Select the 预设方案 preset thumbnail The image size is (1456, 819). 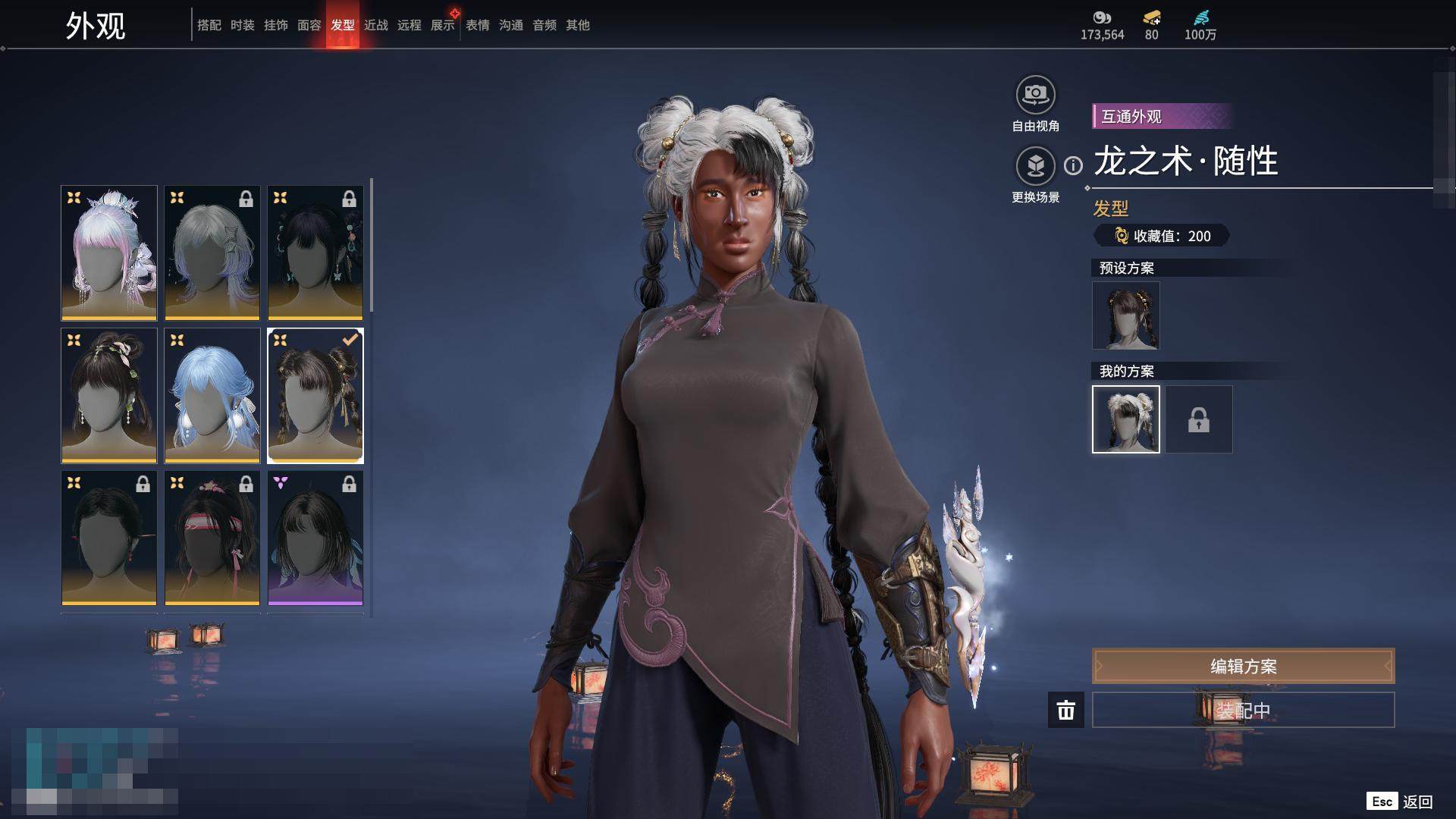tap(1125, 315)
